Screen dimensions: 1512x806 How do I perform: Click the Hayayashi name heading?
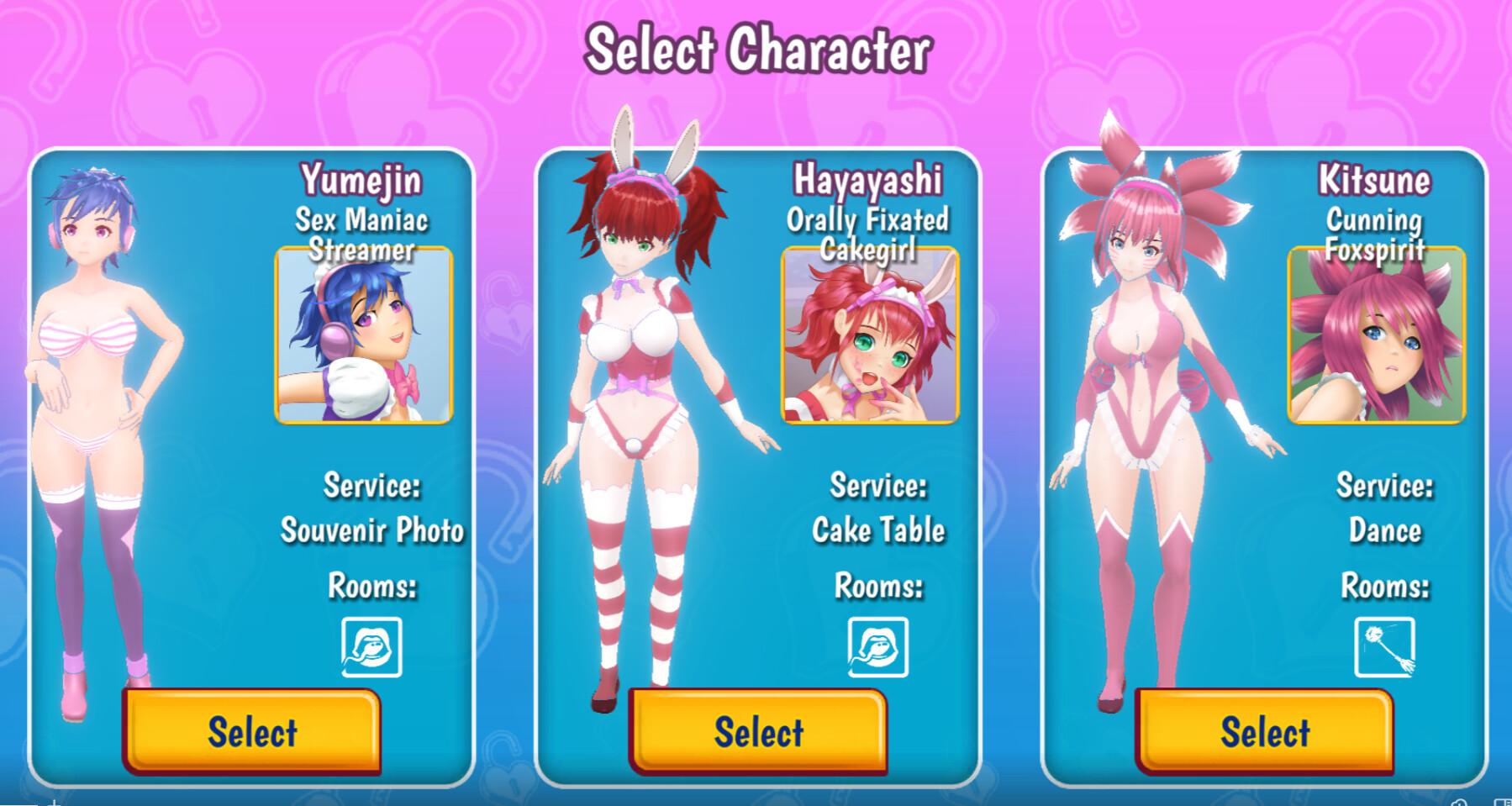[x=870, y=179]
